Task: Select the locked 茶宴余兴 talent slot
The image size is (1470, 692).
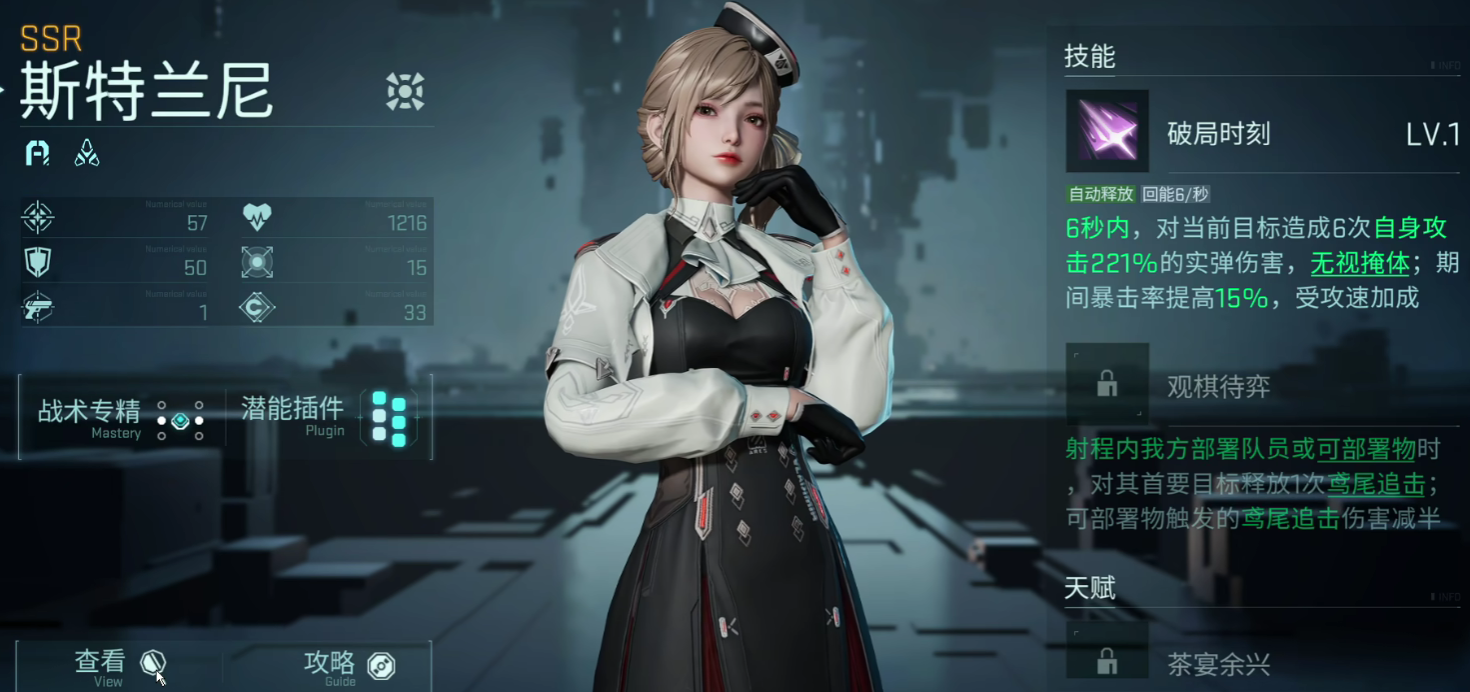Action: coord(1107,660)
